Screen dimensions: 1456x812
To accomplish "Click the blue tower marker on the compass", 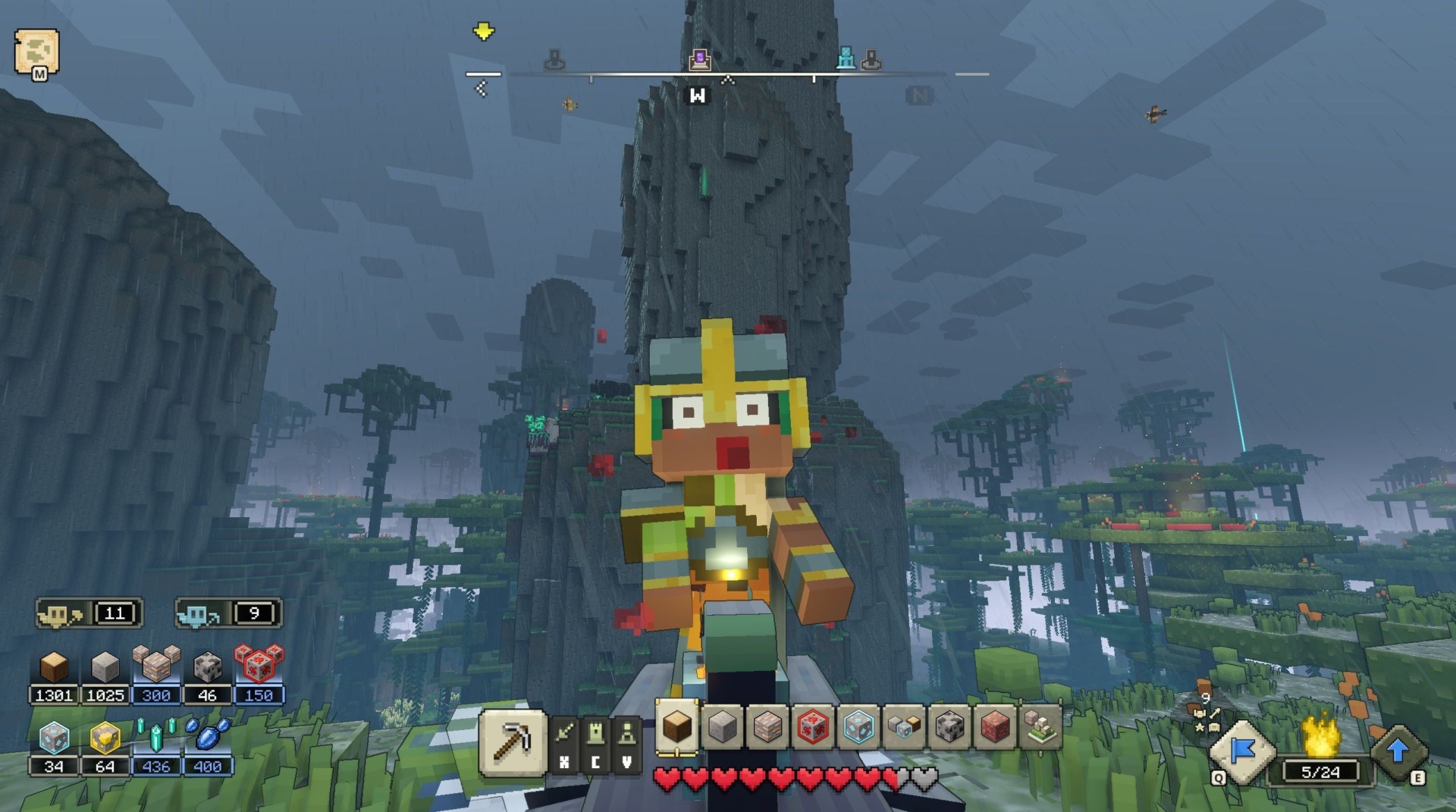I will click(846, 58).
